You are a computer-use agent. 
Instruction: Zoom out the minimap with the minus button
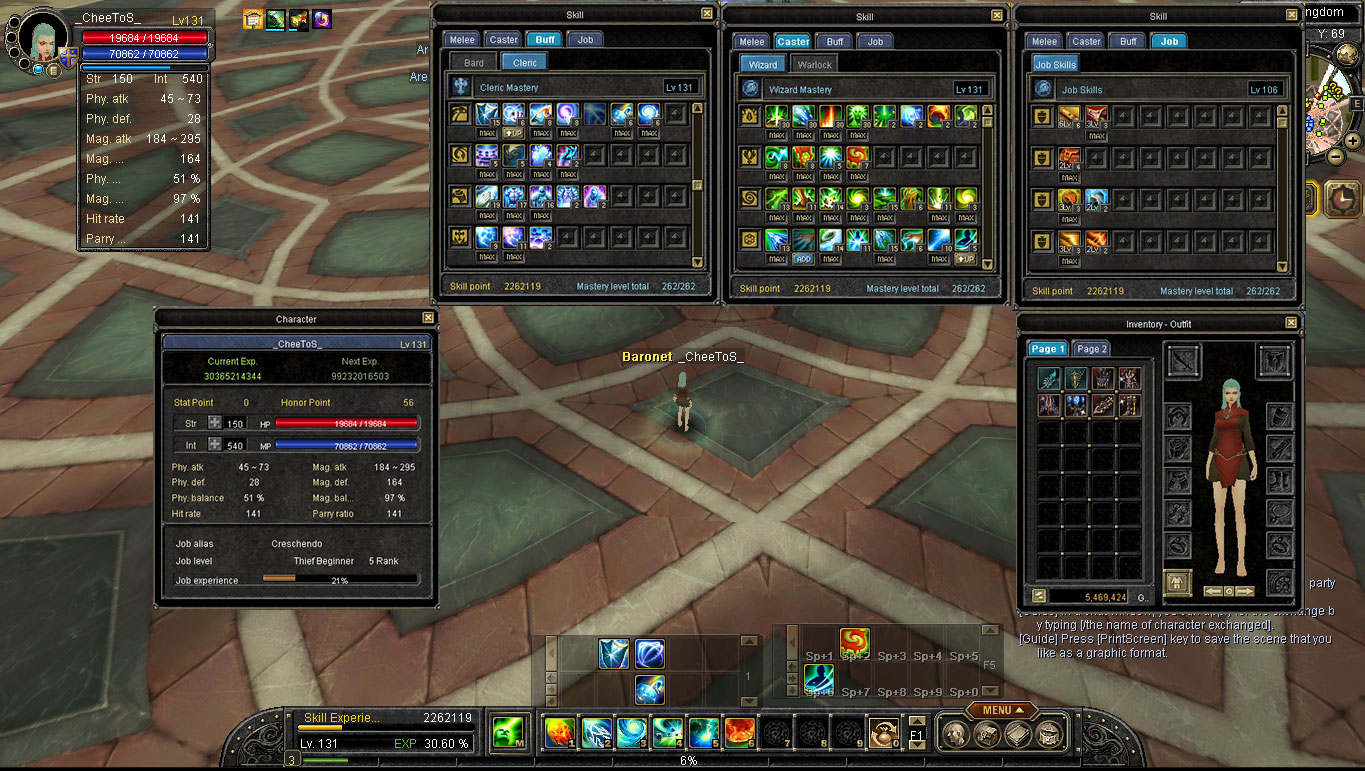[x=1336, y=157]
